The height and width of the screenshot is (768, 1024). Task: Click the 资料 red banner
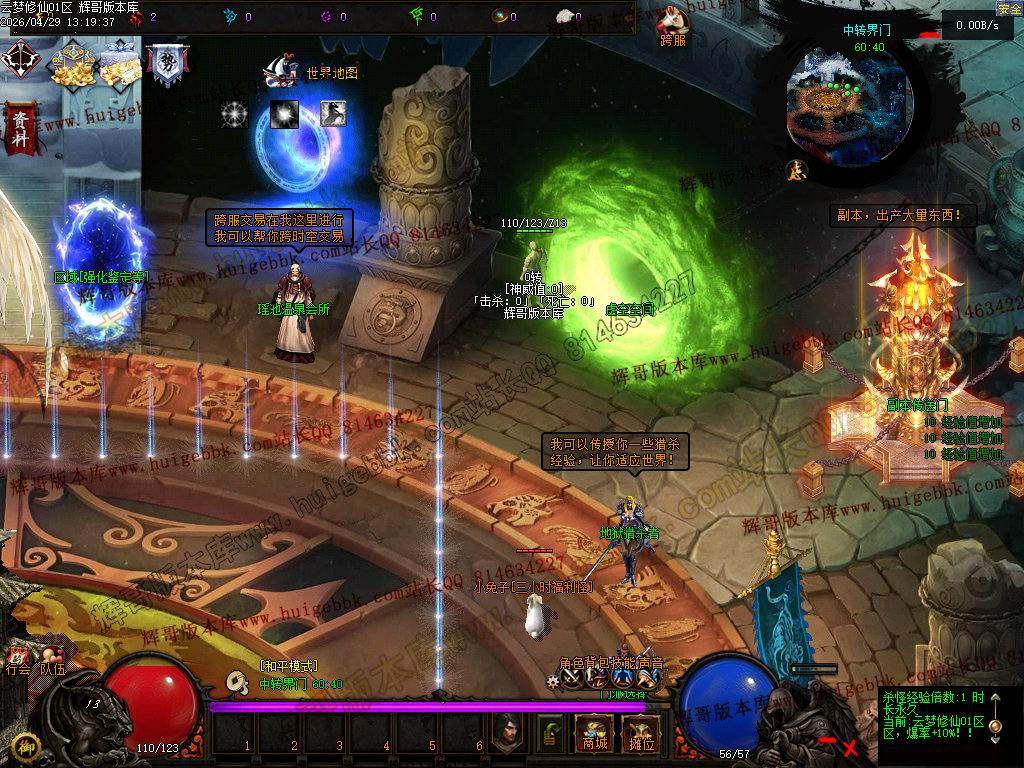(19, 129)
